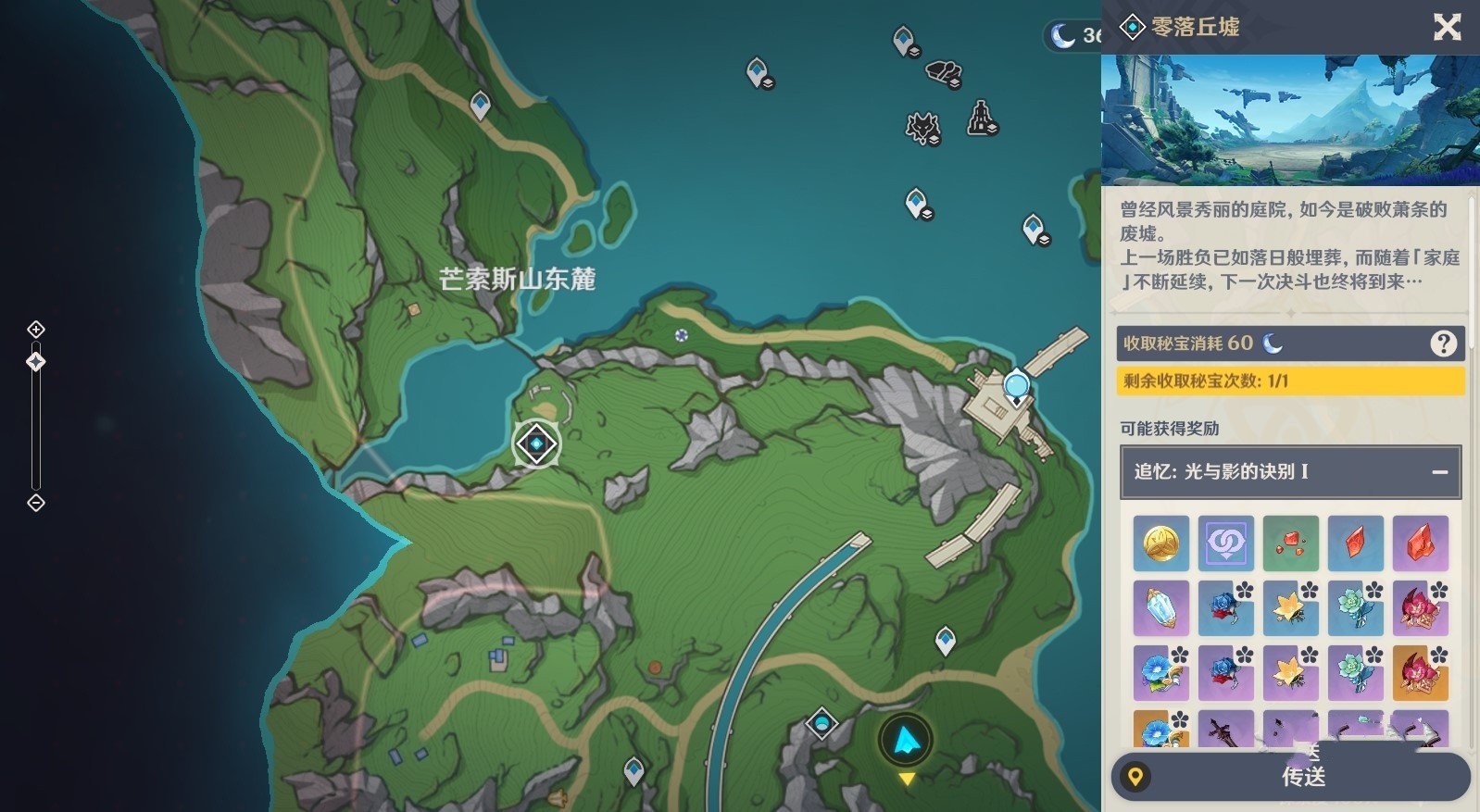Click the map zoom slider handle
The image size is (1480, 812).
[x=36, y=362]
